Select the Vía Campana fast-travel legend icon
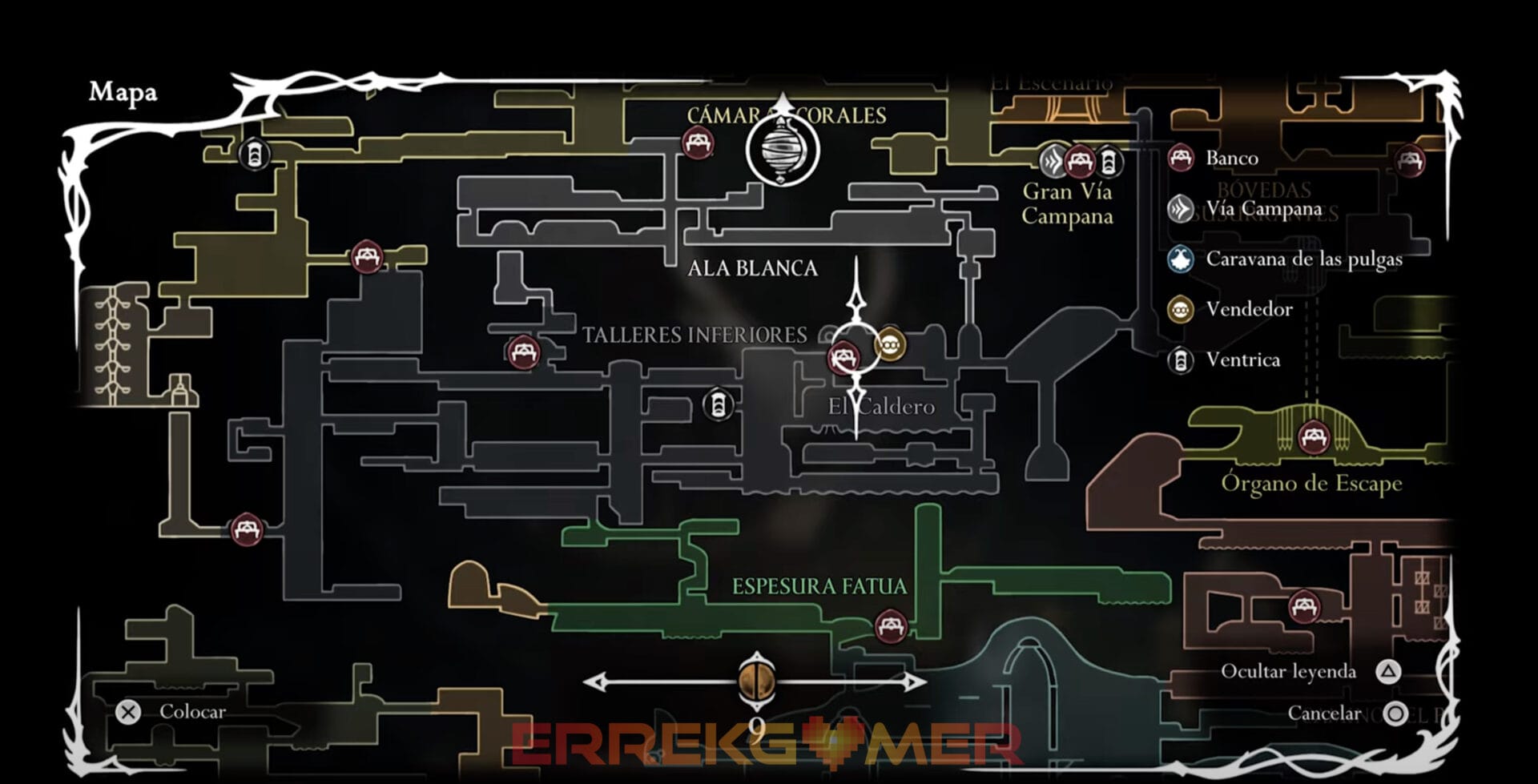1538x784 pixels. pos(1179,208)
